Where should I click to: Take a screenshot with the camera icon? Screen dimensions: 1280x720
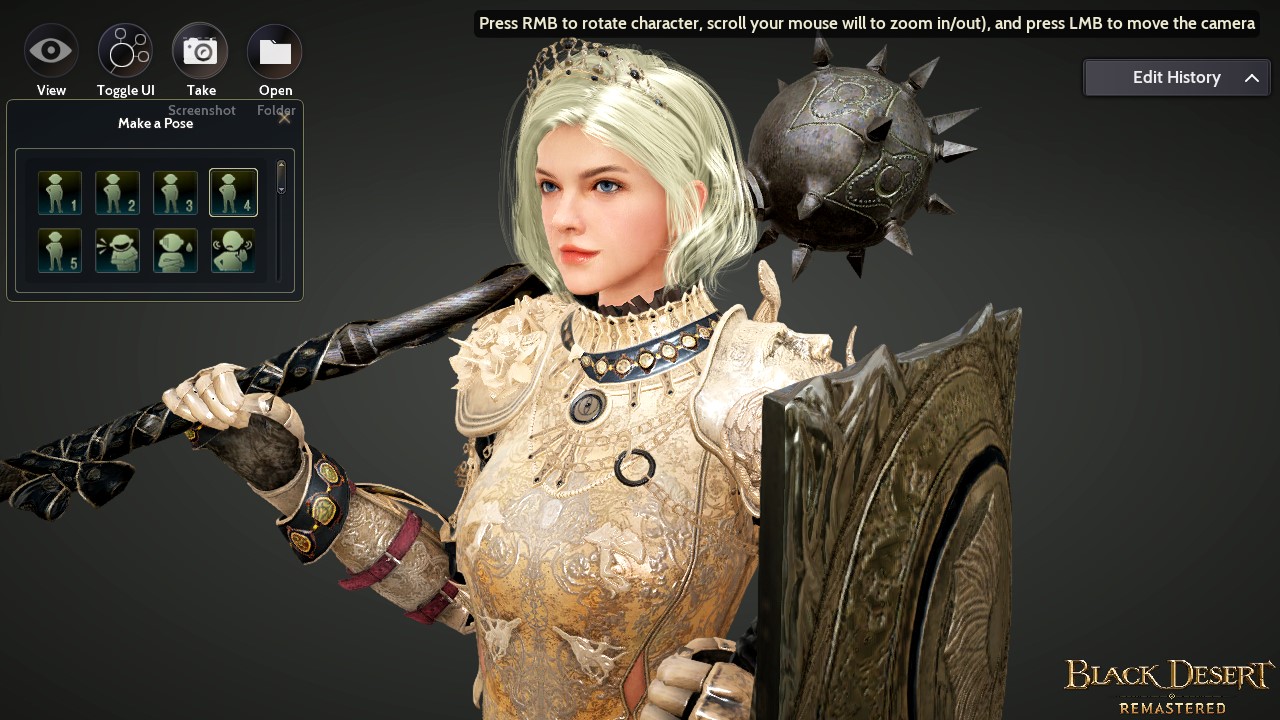click(x=200, y=50)
